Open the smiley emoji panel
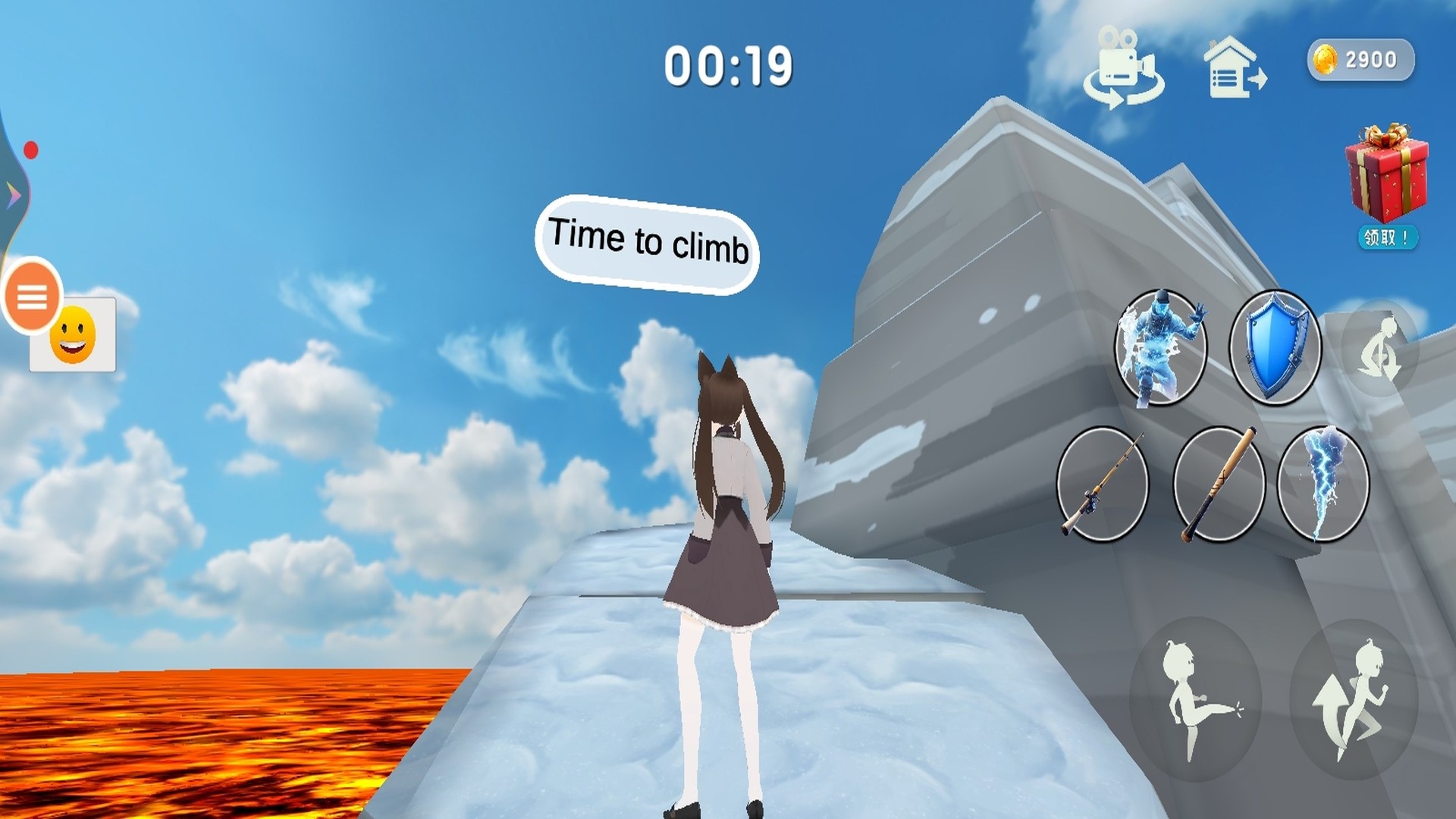1456x819 pixels. tap(73, 335)
